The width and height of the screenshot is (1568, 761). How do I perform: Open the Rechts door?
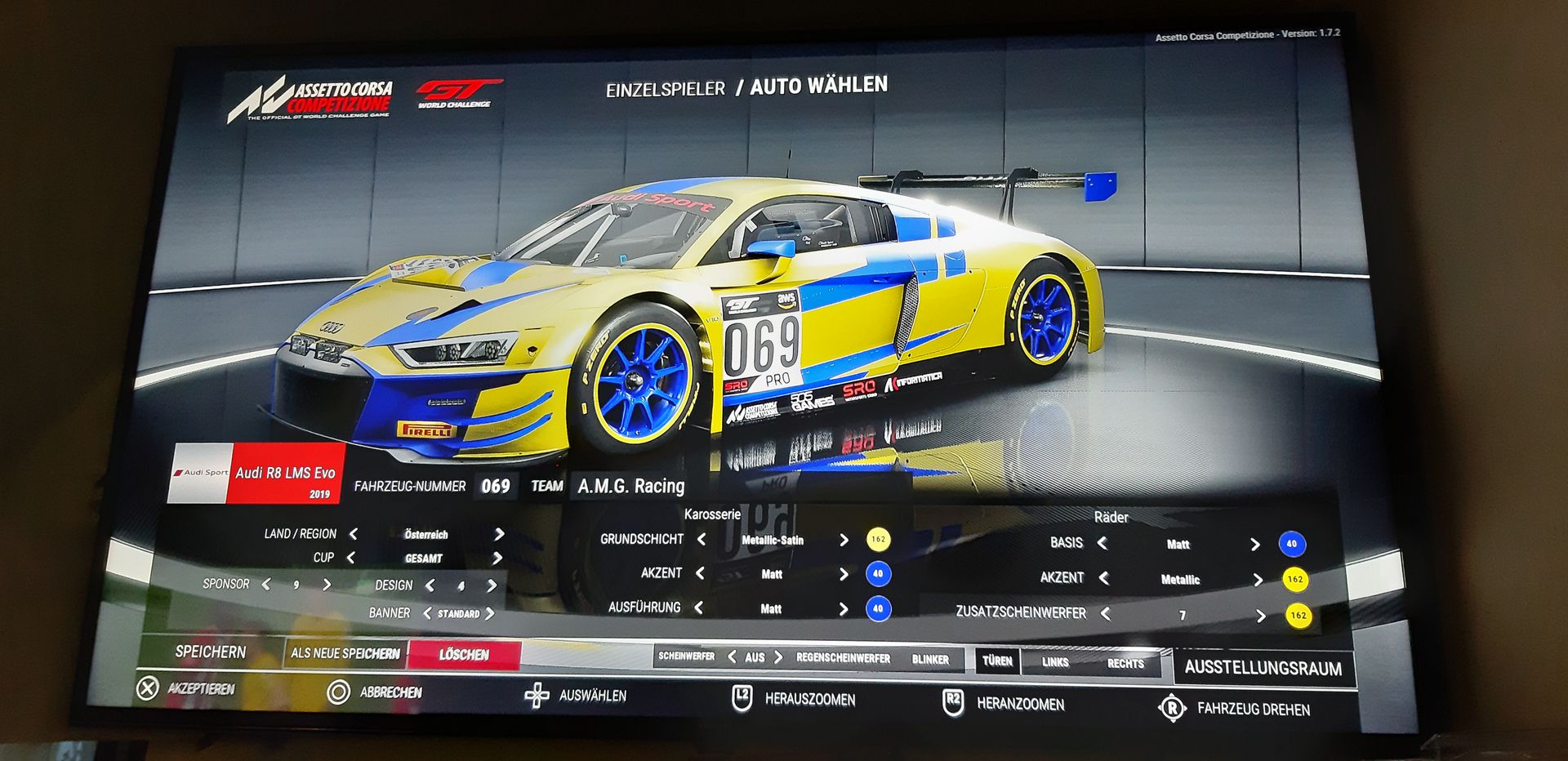1125,664
